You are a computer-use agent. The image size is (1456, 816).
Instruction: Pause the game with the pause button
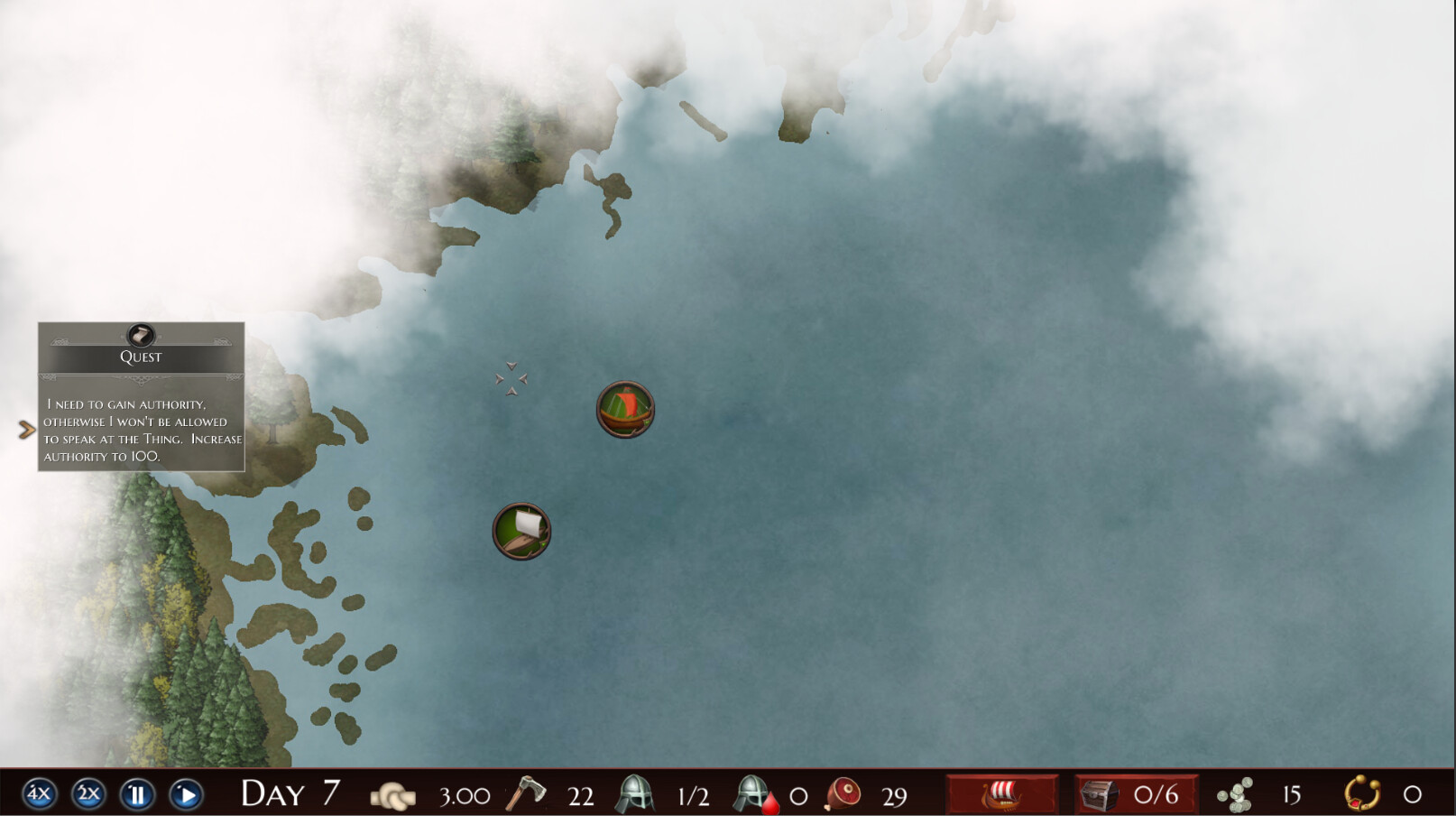(137, 795)
